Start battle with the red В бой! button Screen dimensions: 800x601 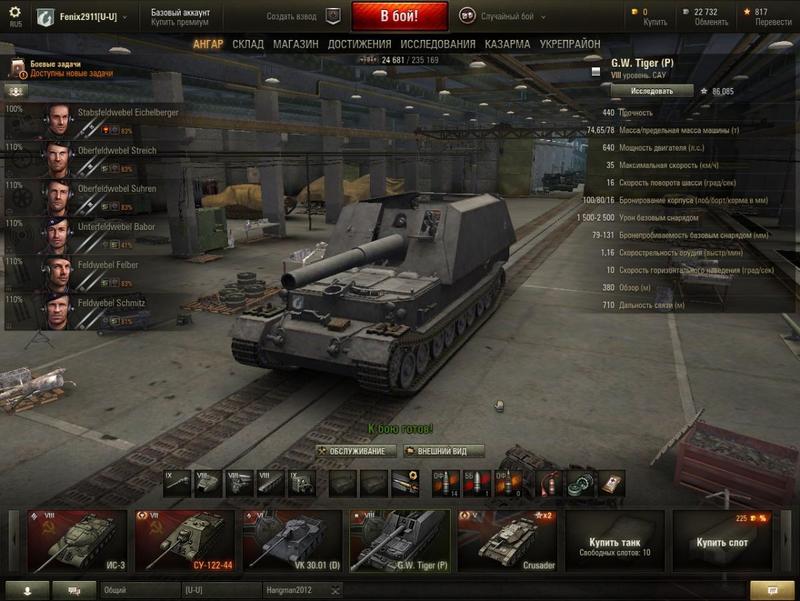(x=400, y=17)
